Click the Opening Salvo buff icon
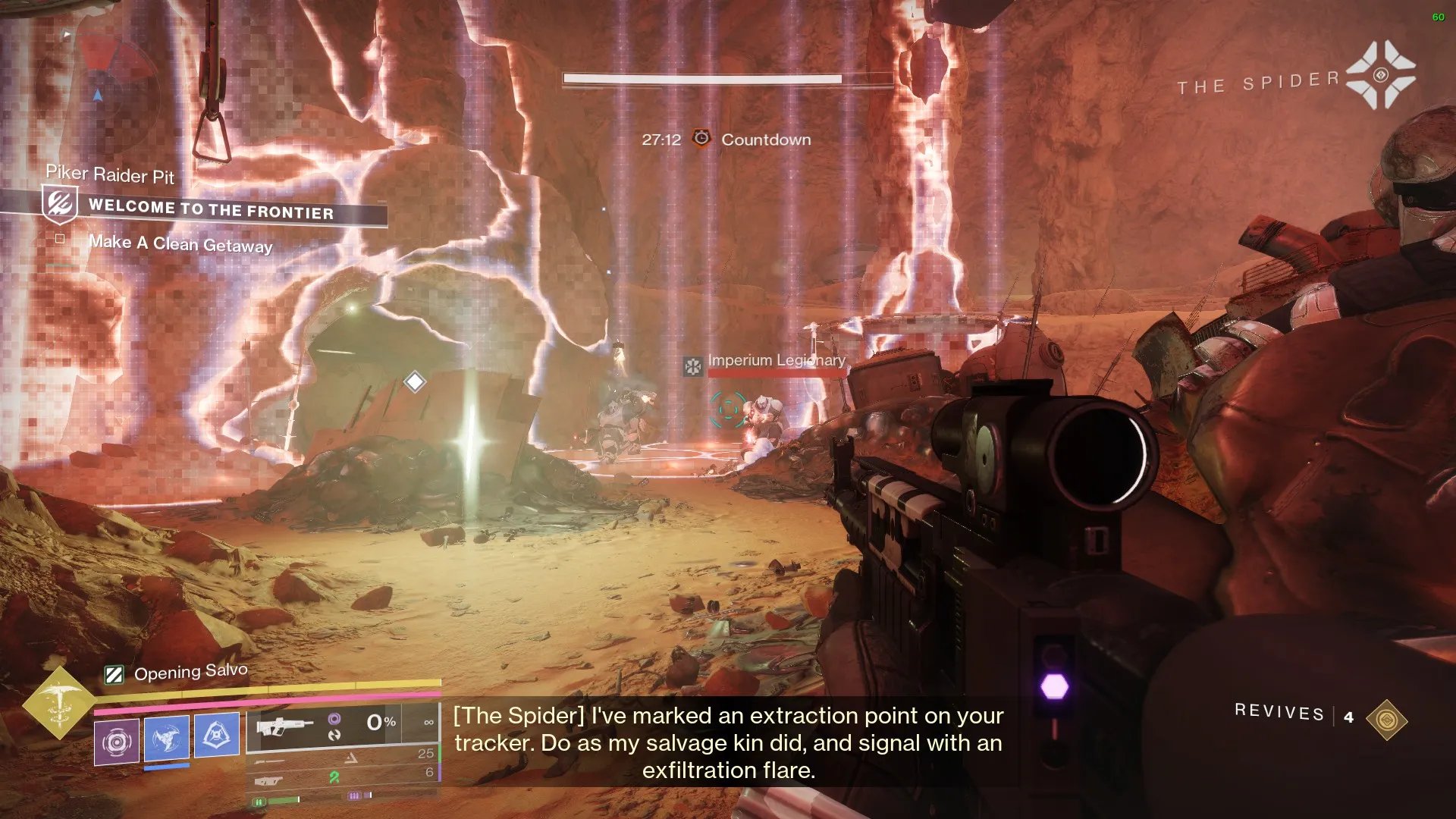 (114, 674)
